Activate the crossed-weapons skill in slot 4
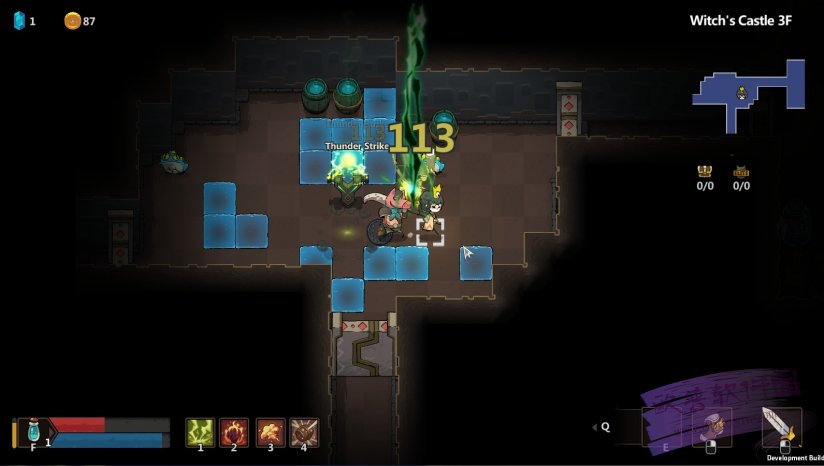The image size is (824, 466). (x=304, y=431)
